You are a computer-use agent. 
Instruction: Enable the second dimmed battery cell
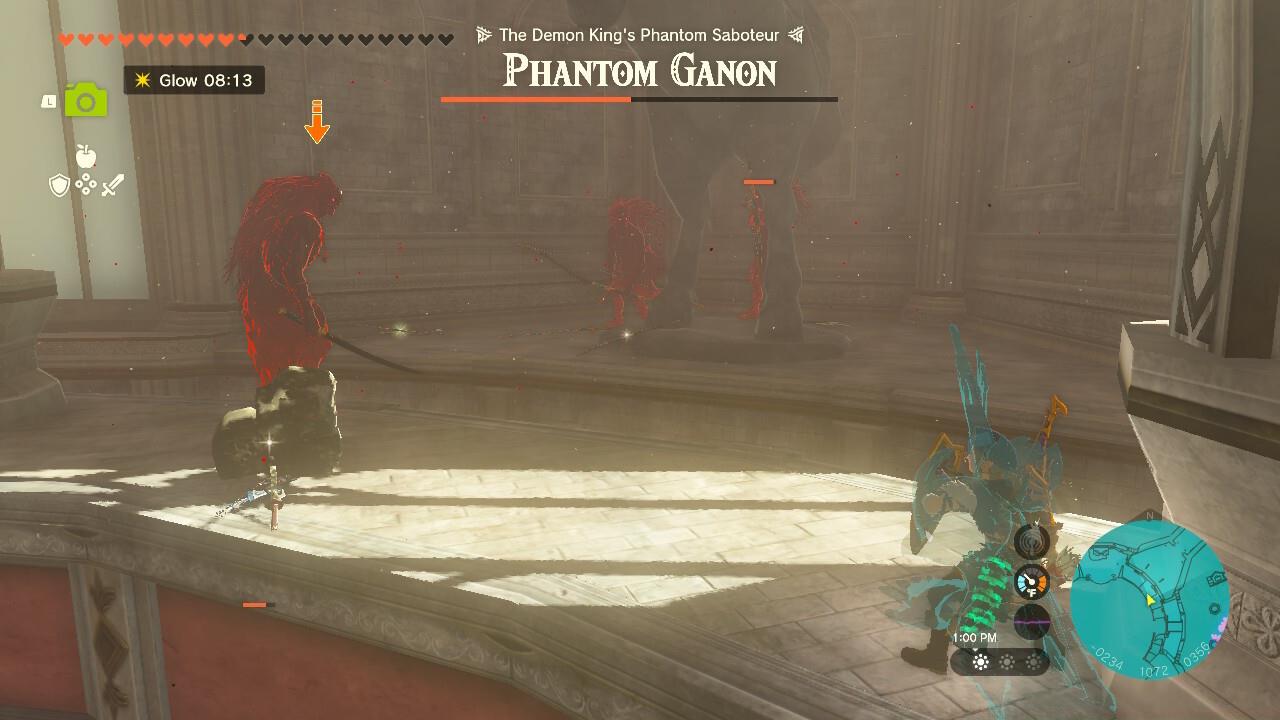coord(1007,662)
